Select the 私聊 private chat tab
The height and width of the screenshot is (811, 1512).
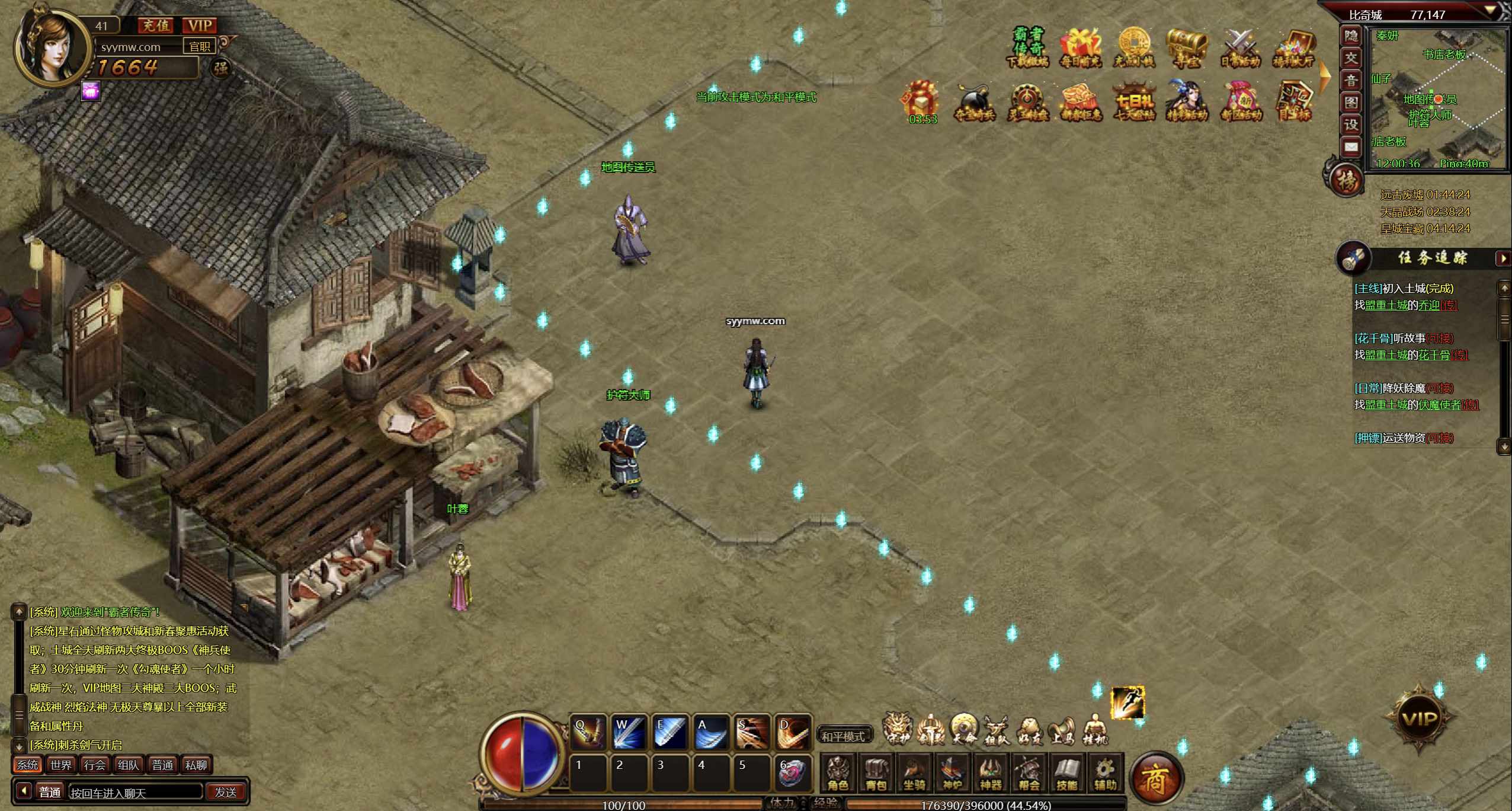click(196, 765)
